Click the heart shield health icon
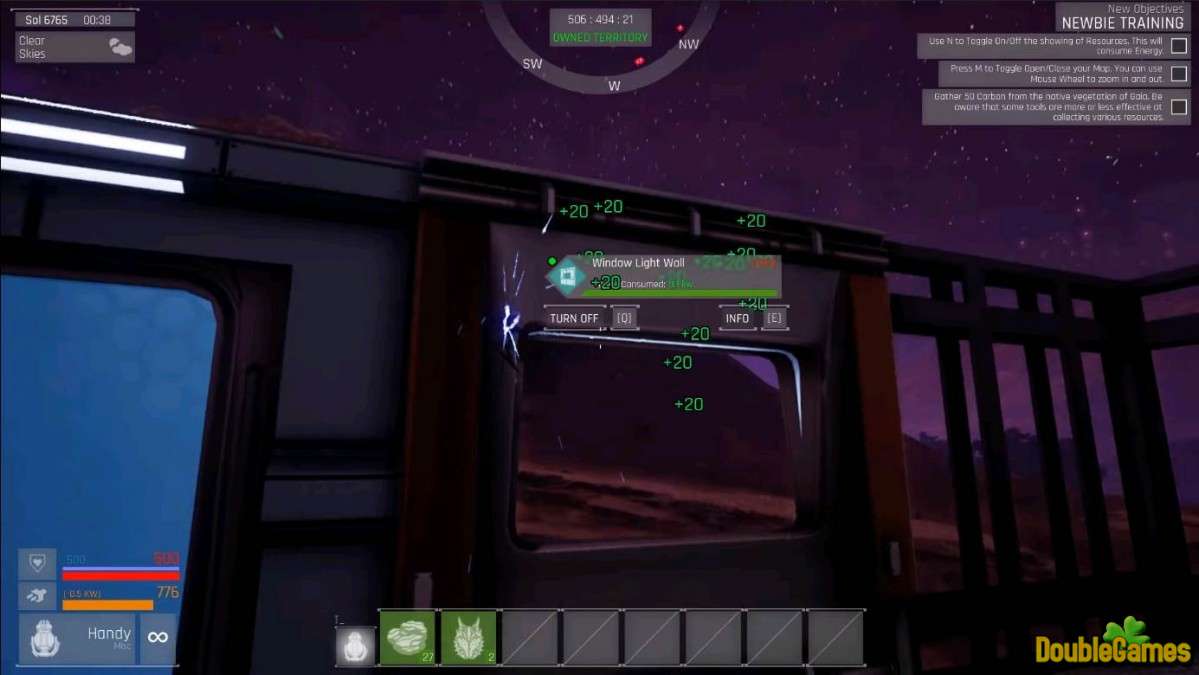 tap(37, 563)
